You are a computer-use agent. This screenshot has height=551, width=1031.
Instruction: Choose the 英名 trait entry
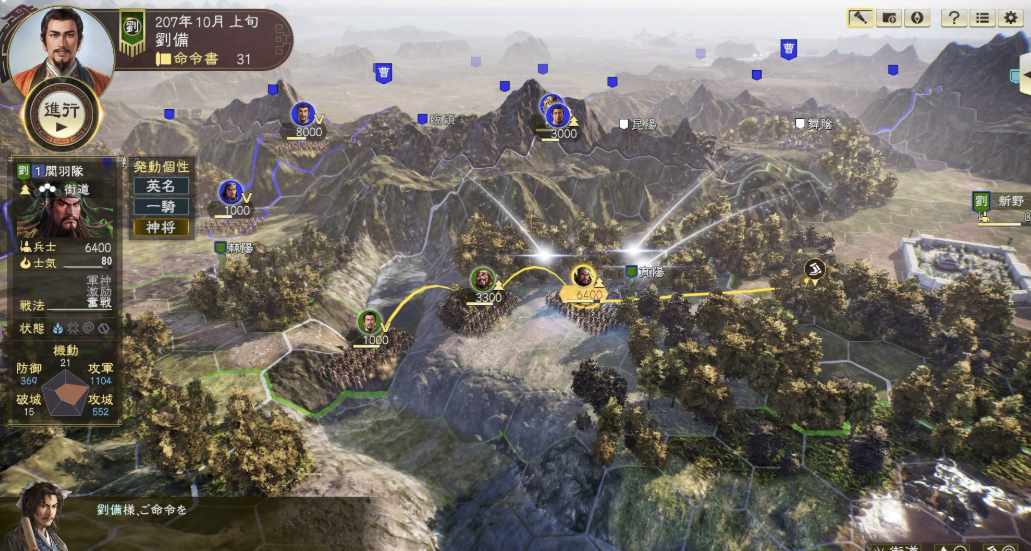[160, 186]
